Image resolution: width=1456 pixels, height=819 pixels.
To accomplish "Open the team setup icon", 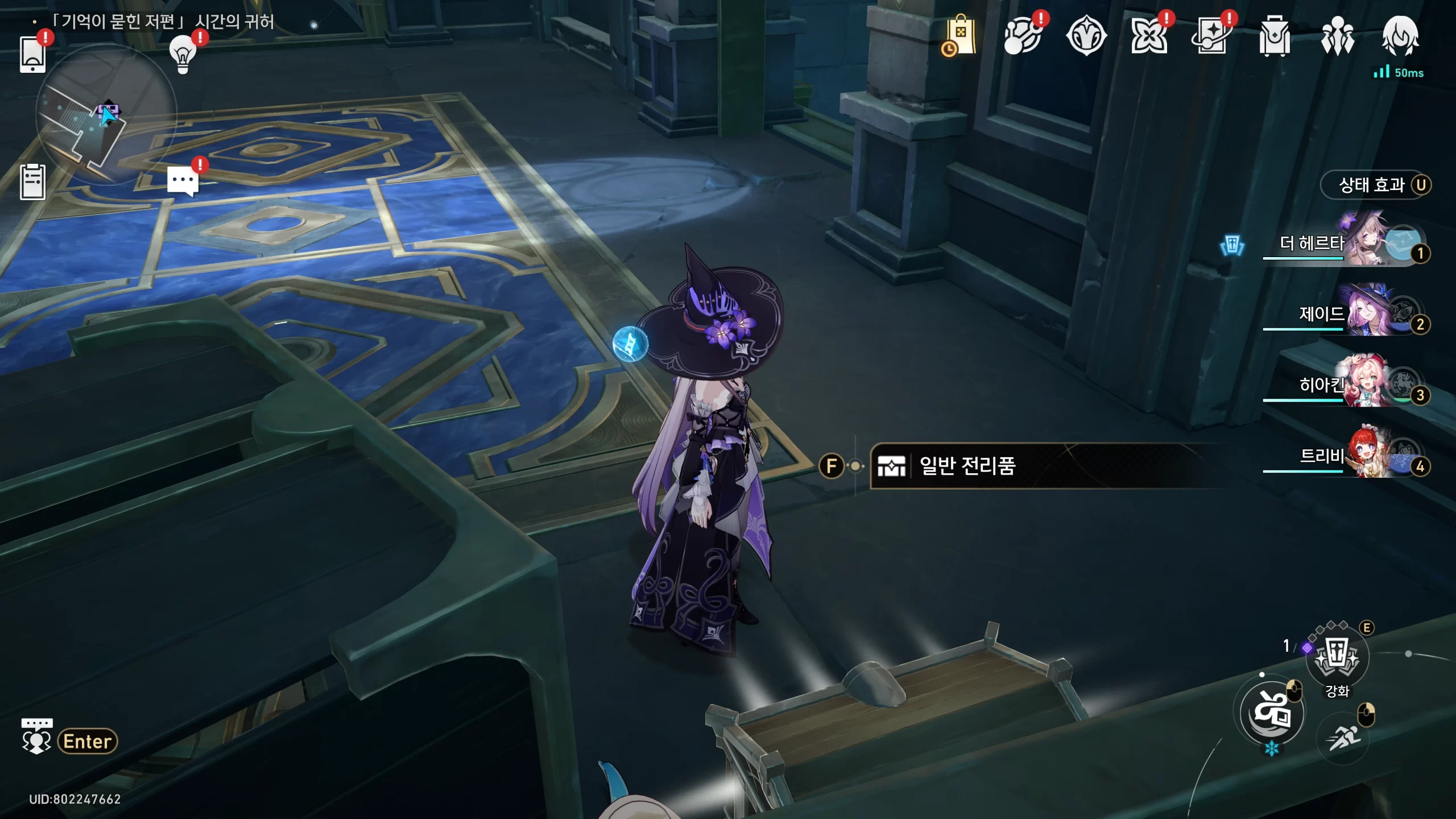I will [1337, 36].
